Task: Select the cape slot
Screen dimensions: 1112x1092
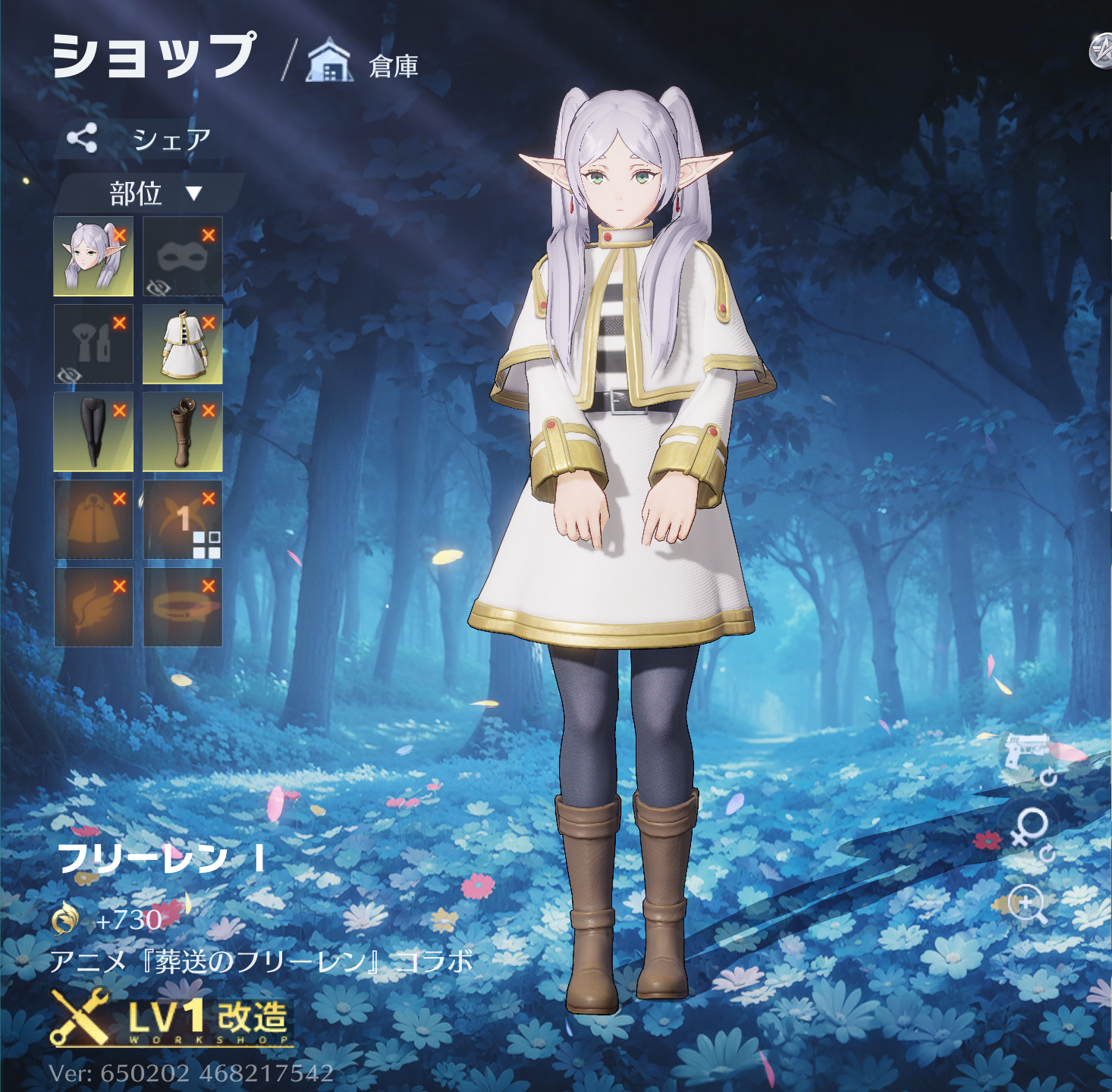Action: pyautogui.click(x=93, y=519)
